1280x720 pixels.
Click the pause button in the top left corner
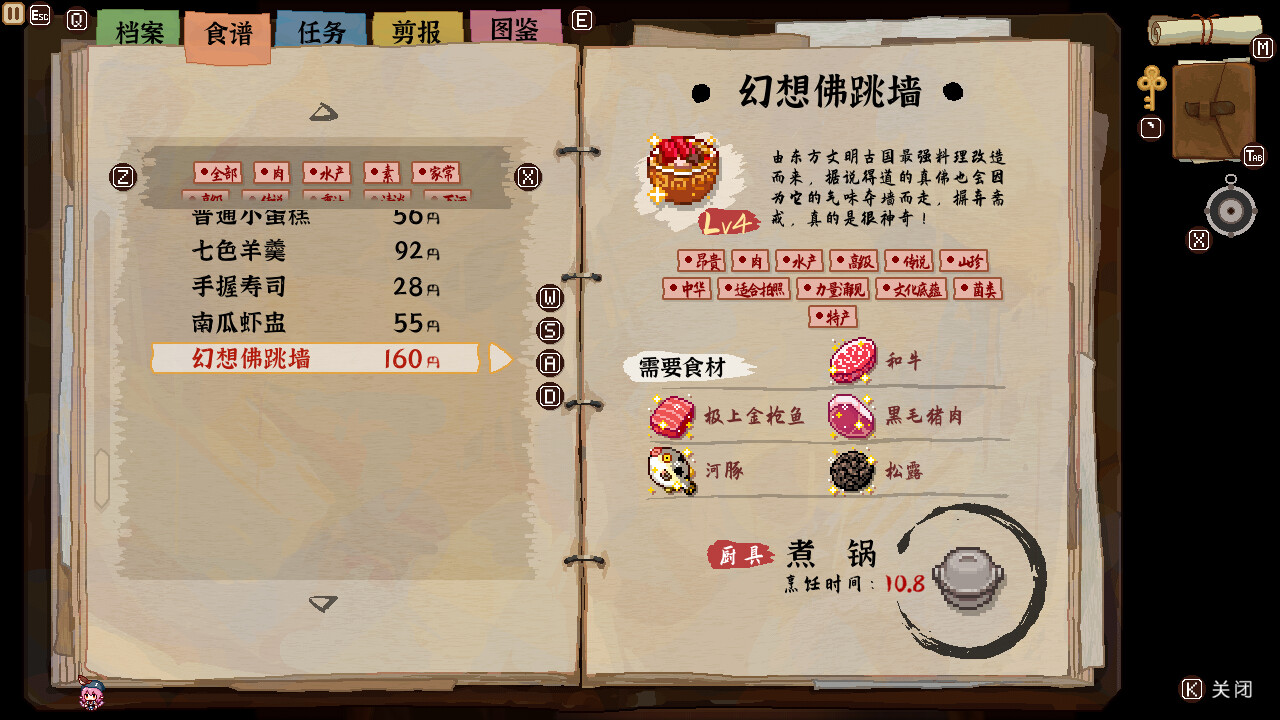[x=11, y=13]
